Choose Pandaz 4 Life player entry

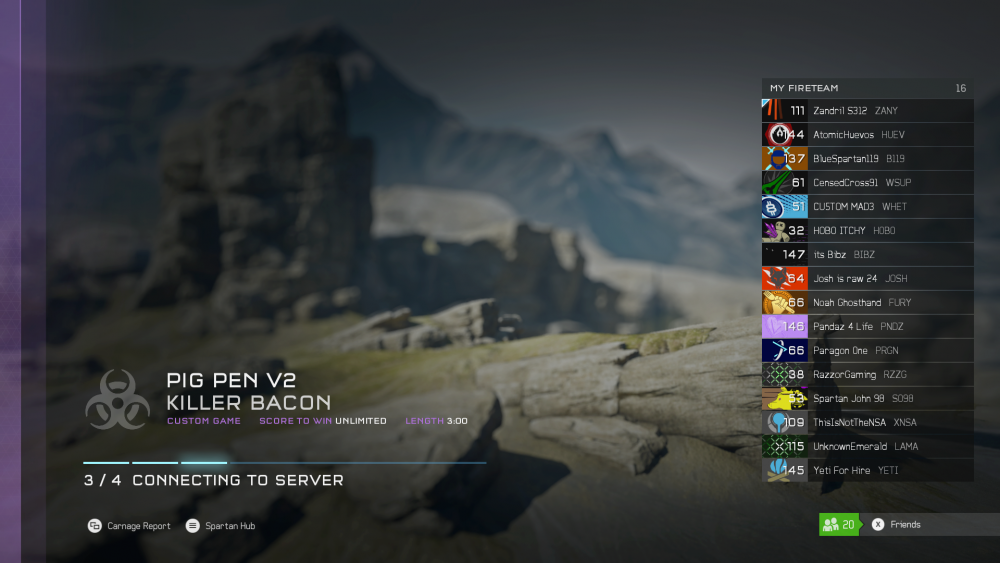pos(866,327)
